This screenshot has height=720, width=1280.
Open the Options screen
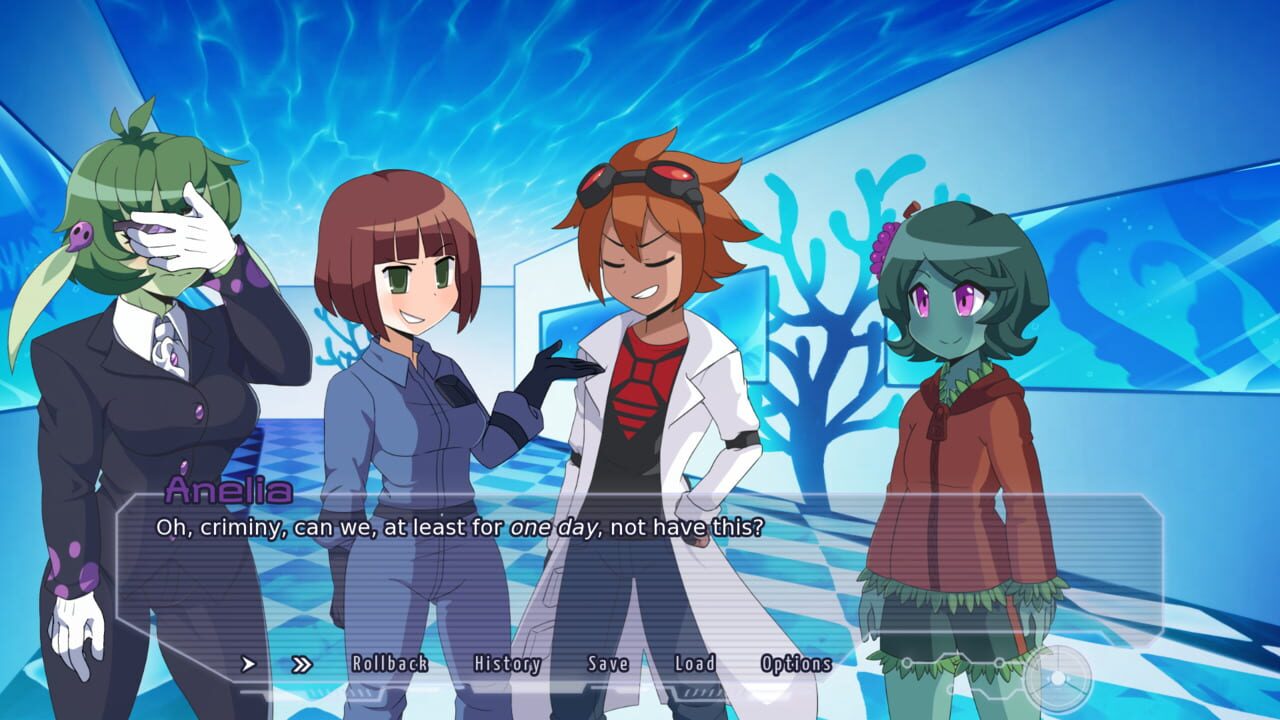[798, 663]
